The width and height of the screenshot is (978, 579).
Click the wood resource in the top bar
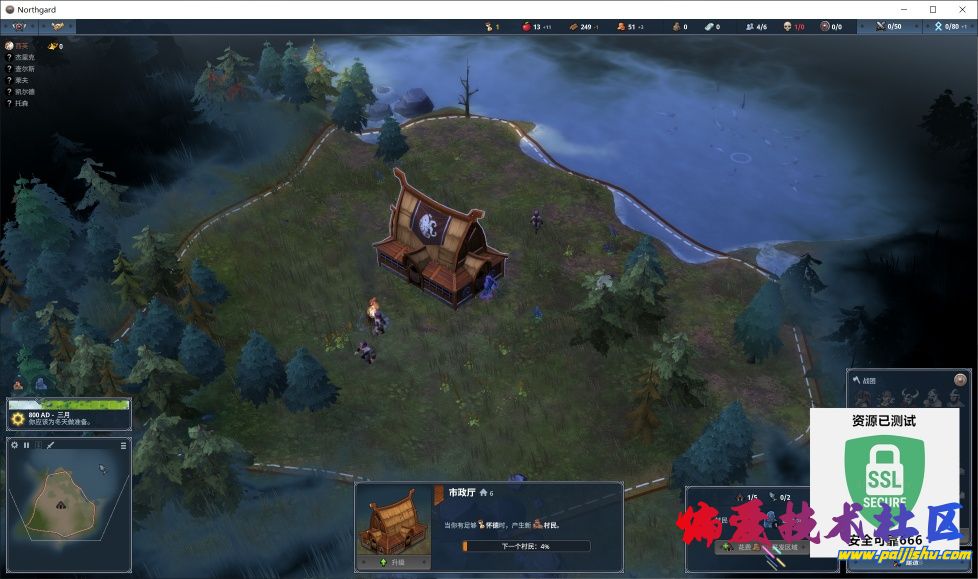point(580,27)
